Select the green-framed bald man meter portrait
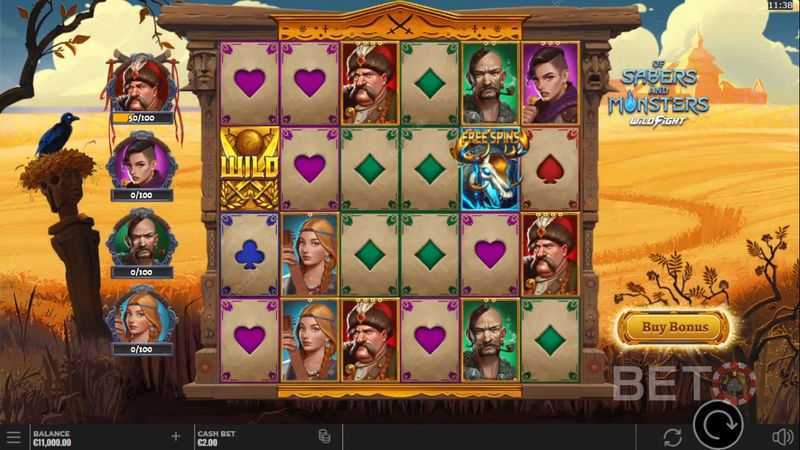This screenshot has height=450, width=800. click(141, 236)
